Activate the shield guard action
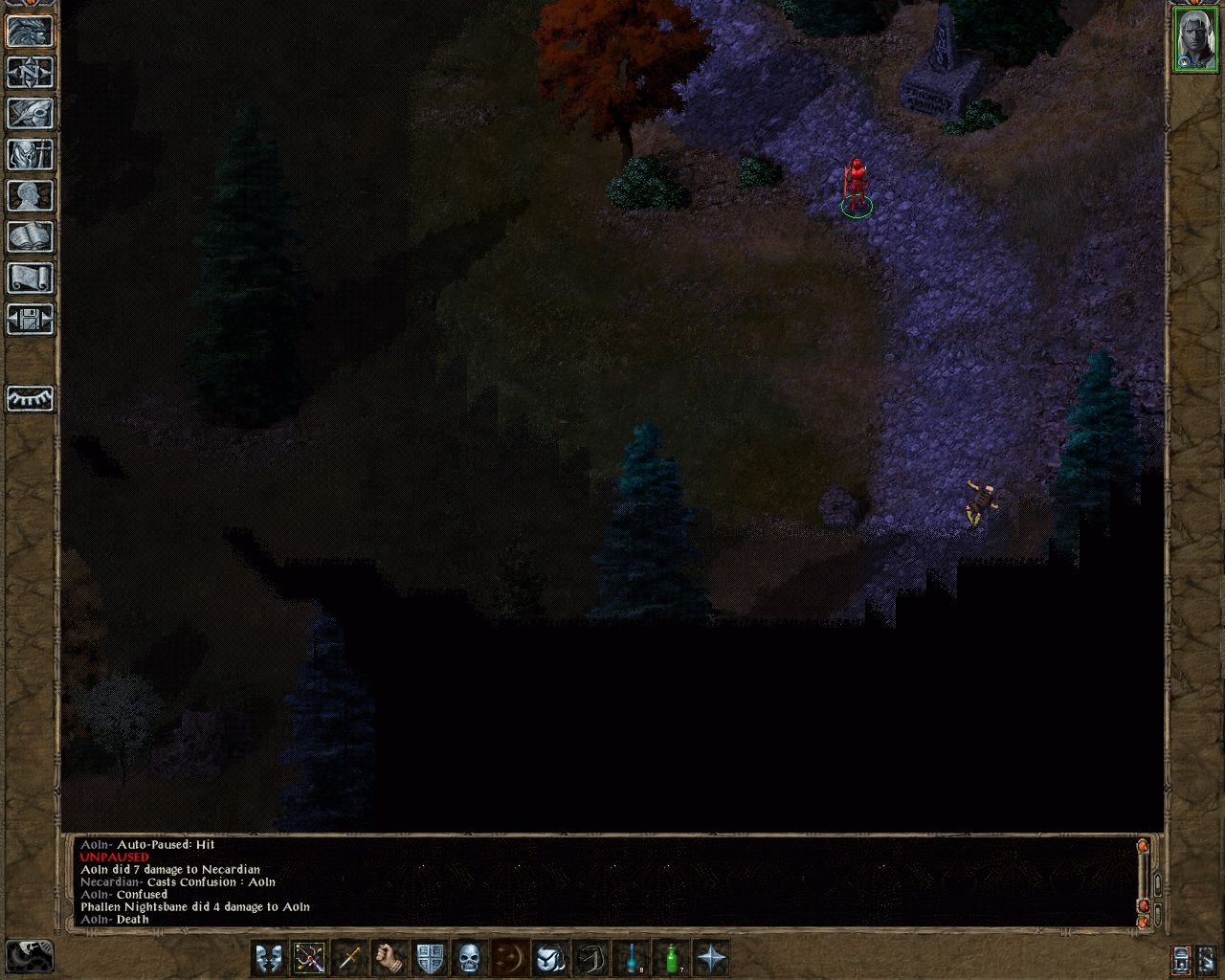Screen dimensions: 1225x980 pos(430,957)
